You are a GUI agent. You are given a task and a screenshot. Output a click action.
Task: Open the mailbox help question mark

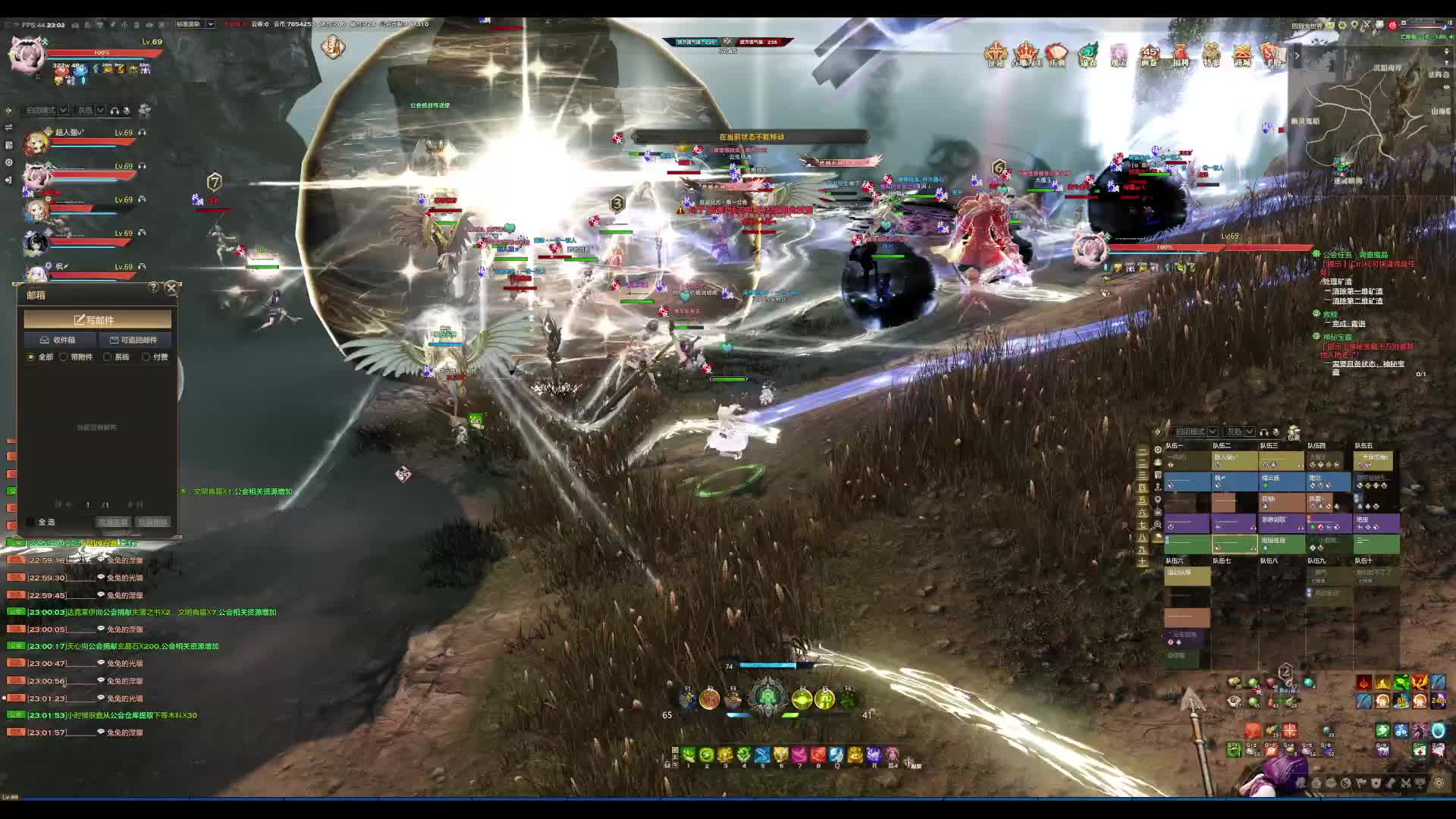pos(154,287)
